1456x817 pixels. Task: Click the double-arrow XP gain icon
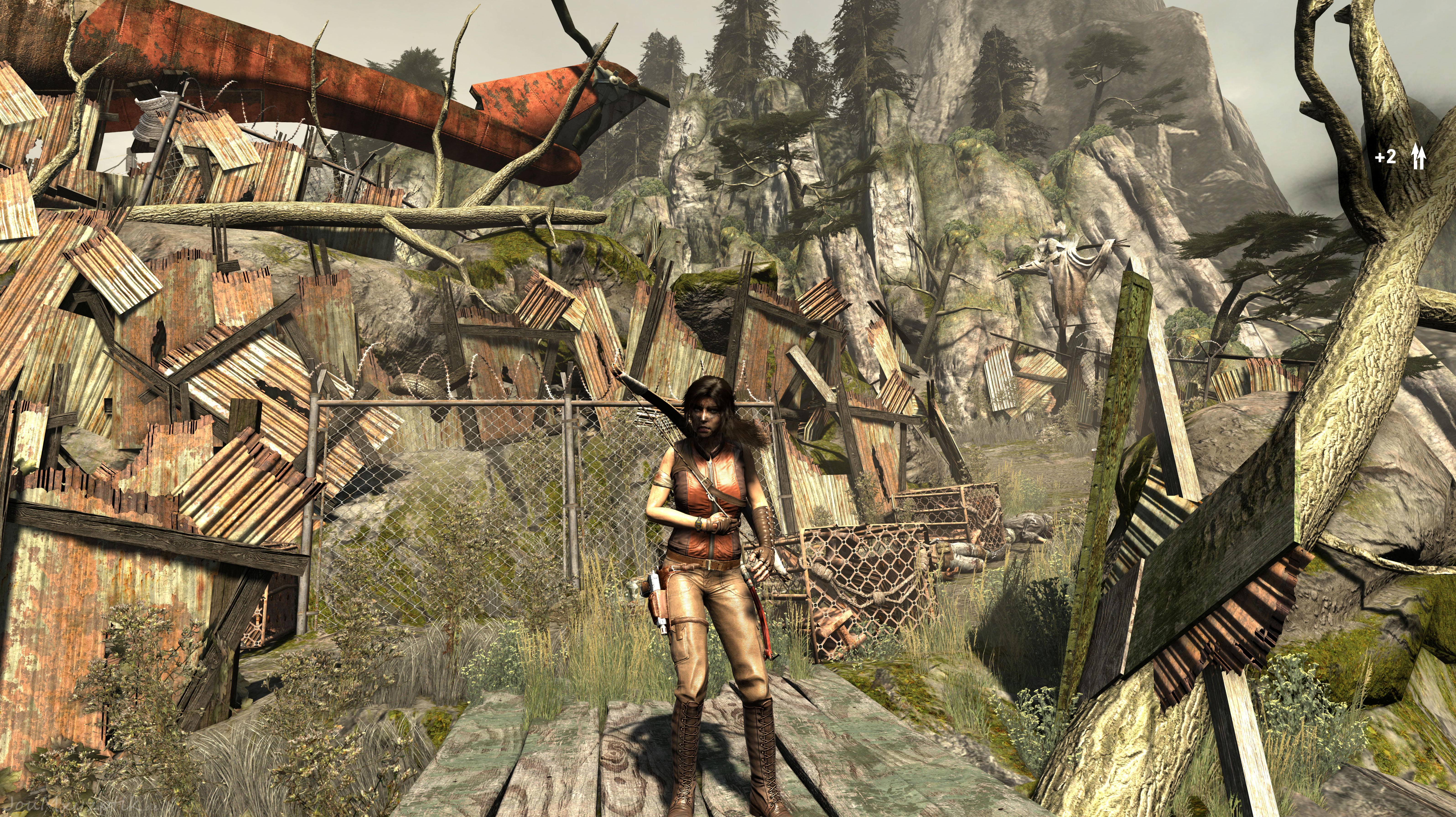coord(1418,157)
